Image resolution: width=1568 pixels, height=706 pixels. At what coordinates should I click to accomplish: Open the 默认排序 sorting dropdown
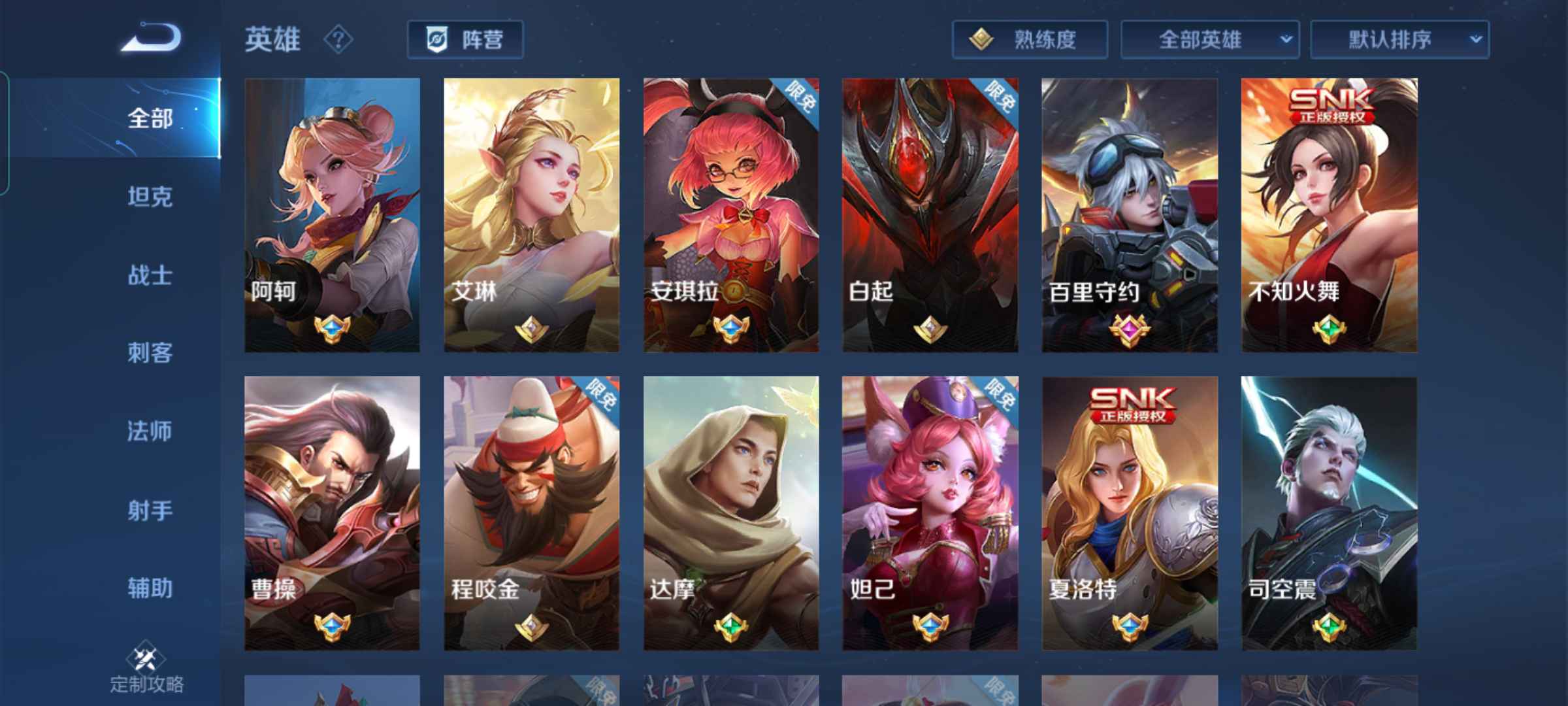pos(1405,39)
